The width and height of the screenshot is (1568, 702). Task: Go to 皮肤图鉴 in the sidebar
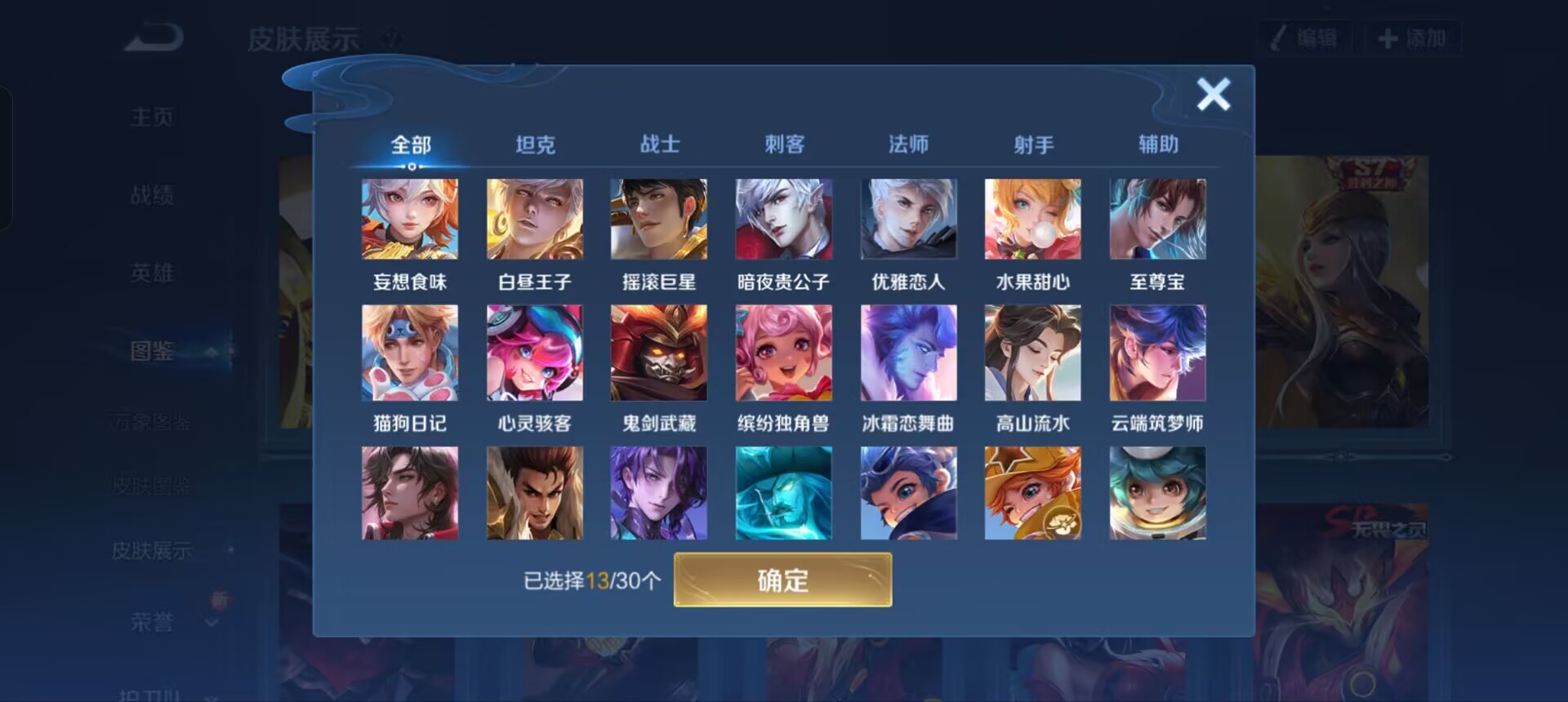point(151,486)
